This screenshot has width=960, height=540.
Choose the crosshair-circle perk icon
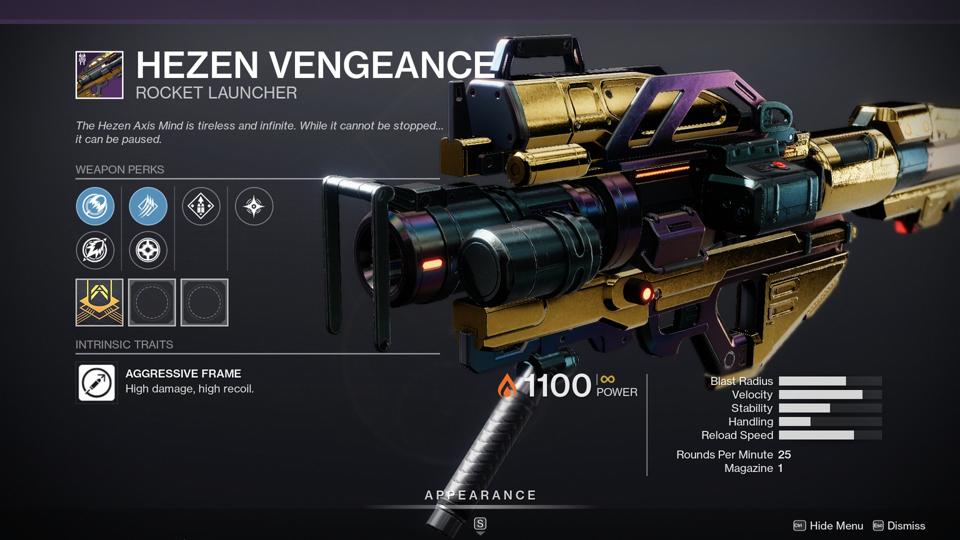coord(148,250)
